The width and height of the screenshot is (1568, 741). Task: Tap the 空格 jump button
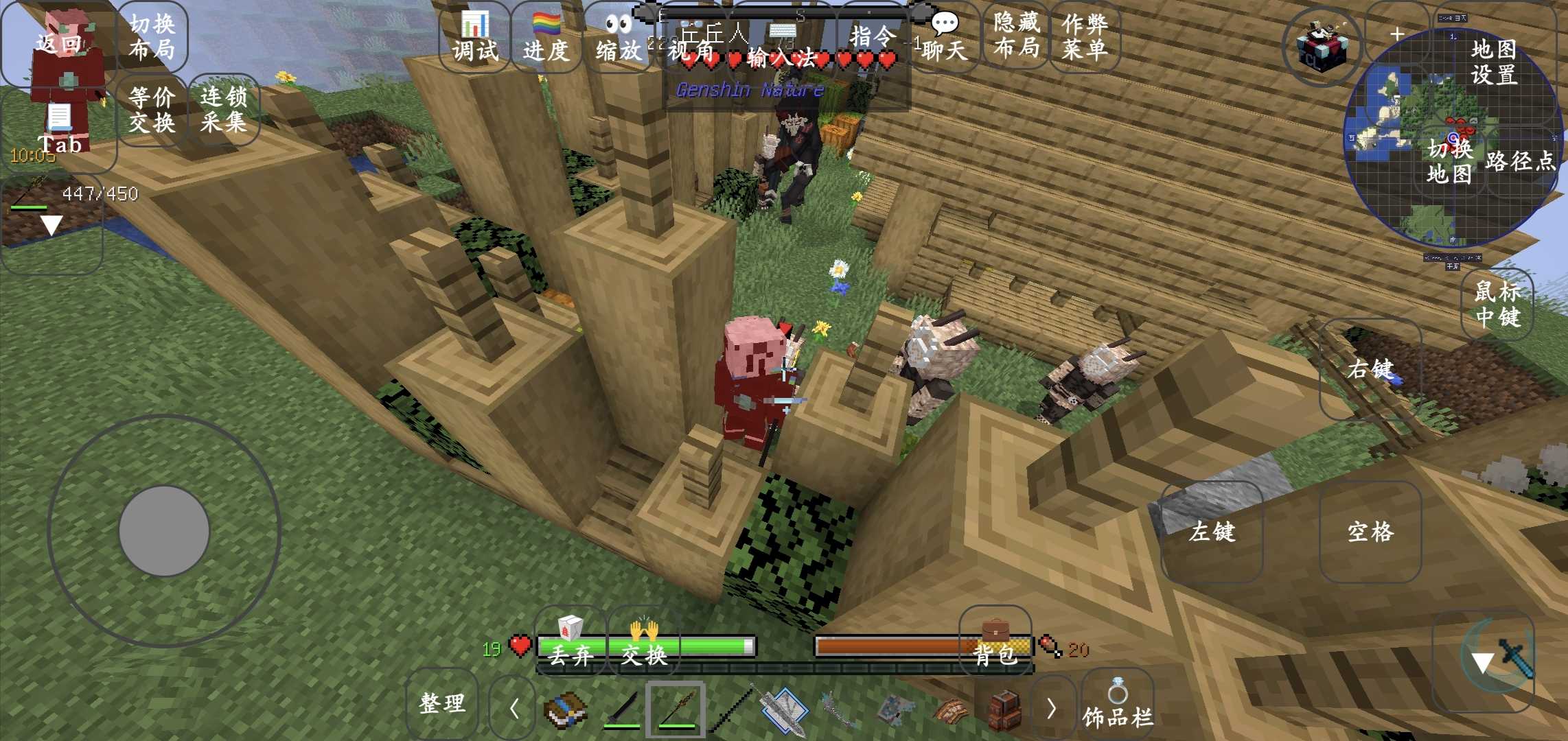pyautogui.click(x=1370, y=532)
